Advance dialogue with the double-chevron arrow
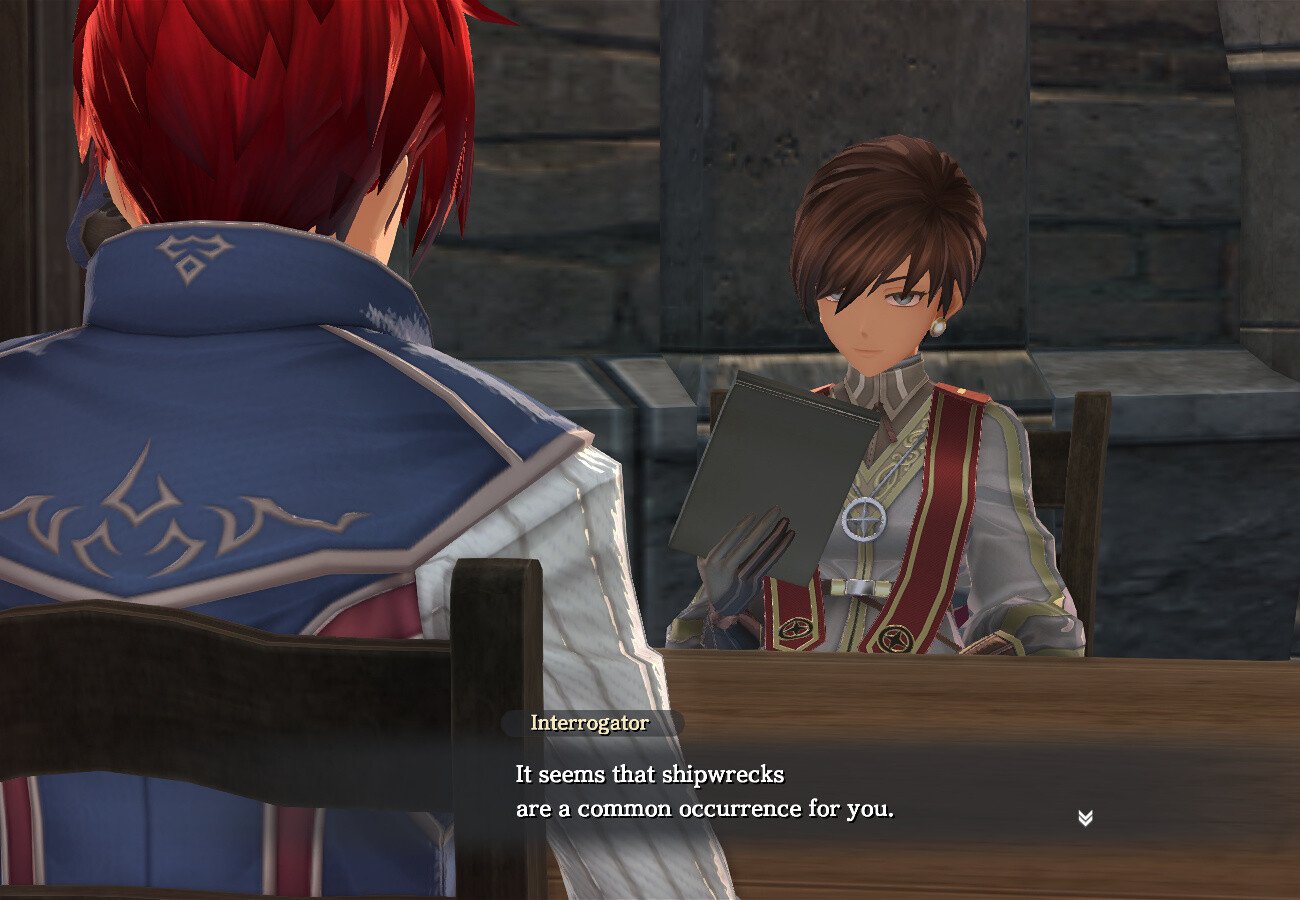1300x900 pixels. (x=1085, y=818)
